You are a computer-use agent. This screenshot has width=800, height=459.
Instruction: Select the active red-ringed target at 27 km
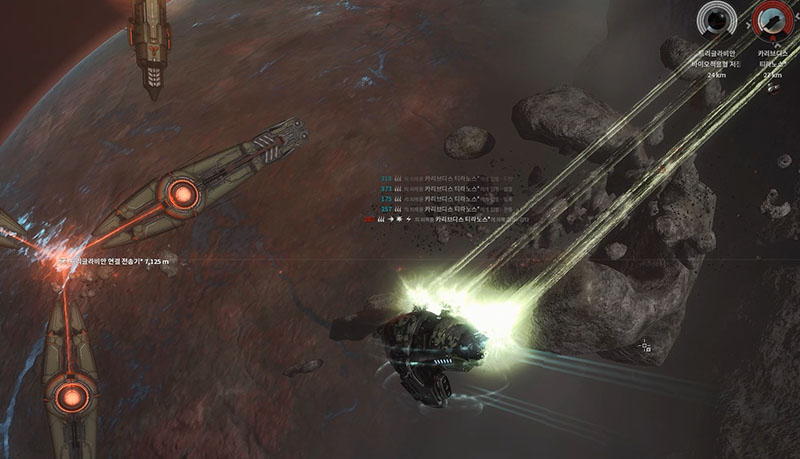771,18
